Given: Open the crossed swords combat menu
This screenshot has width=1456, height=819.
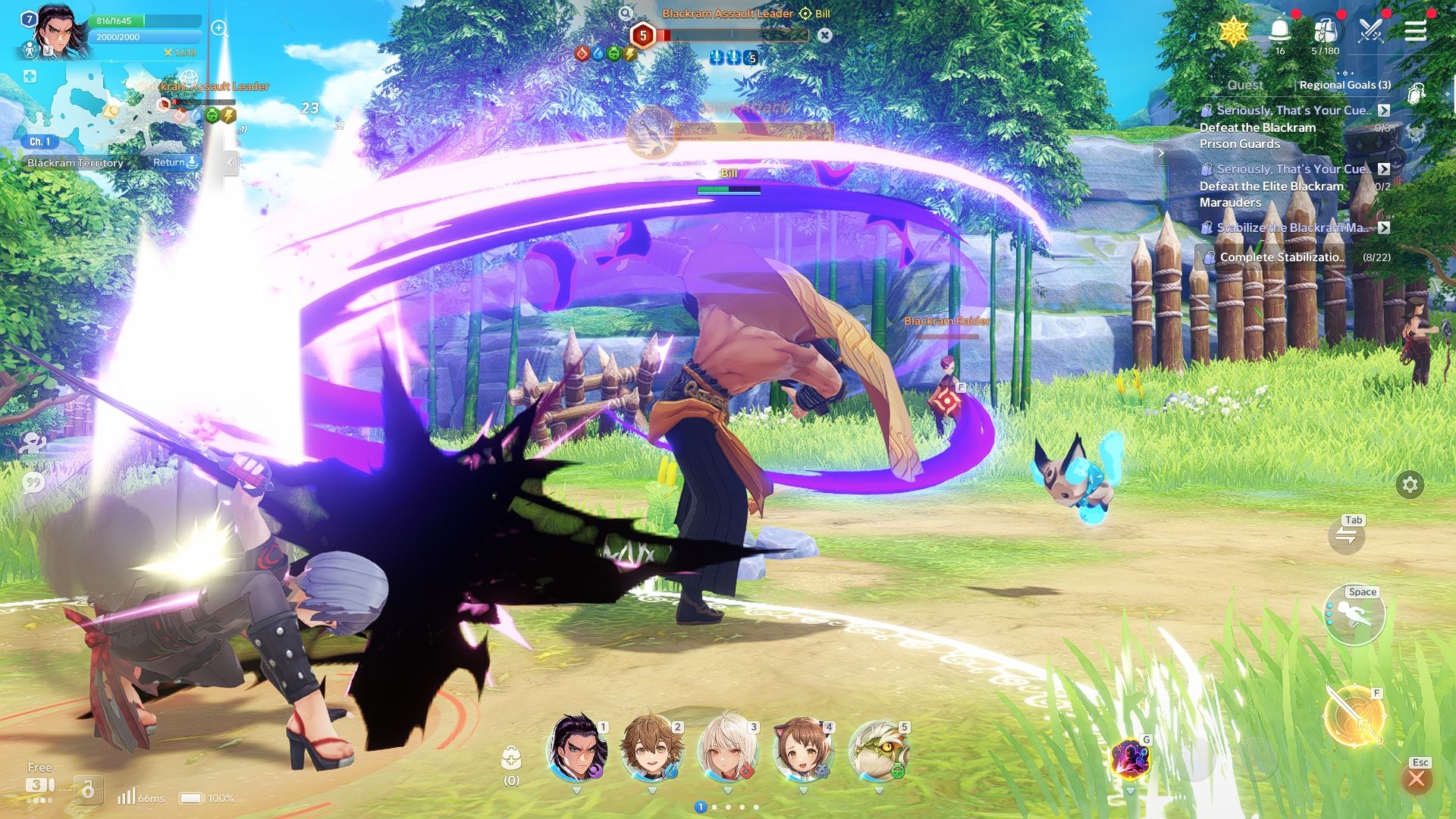Looking at the screenshot, I should click(1370, 31).
